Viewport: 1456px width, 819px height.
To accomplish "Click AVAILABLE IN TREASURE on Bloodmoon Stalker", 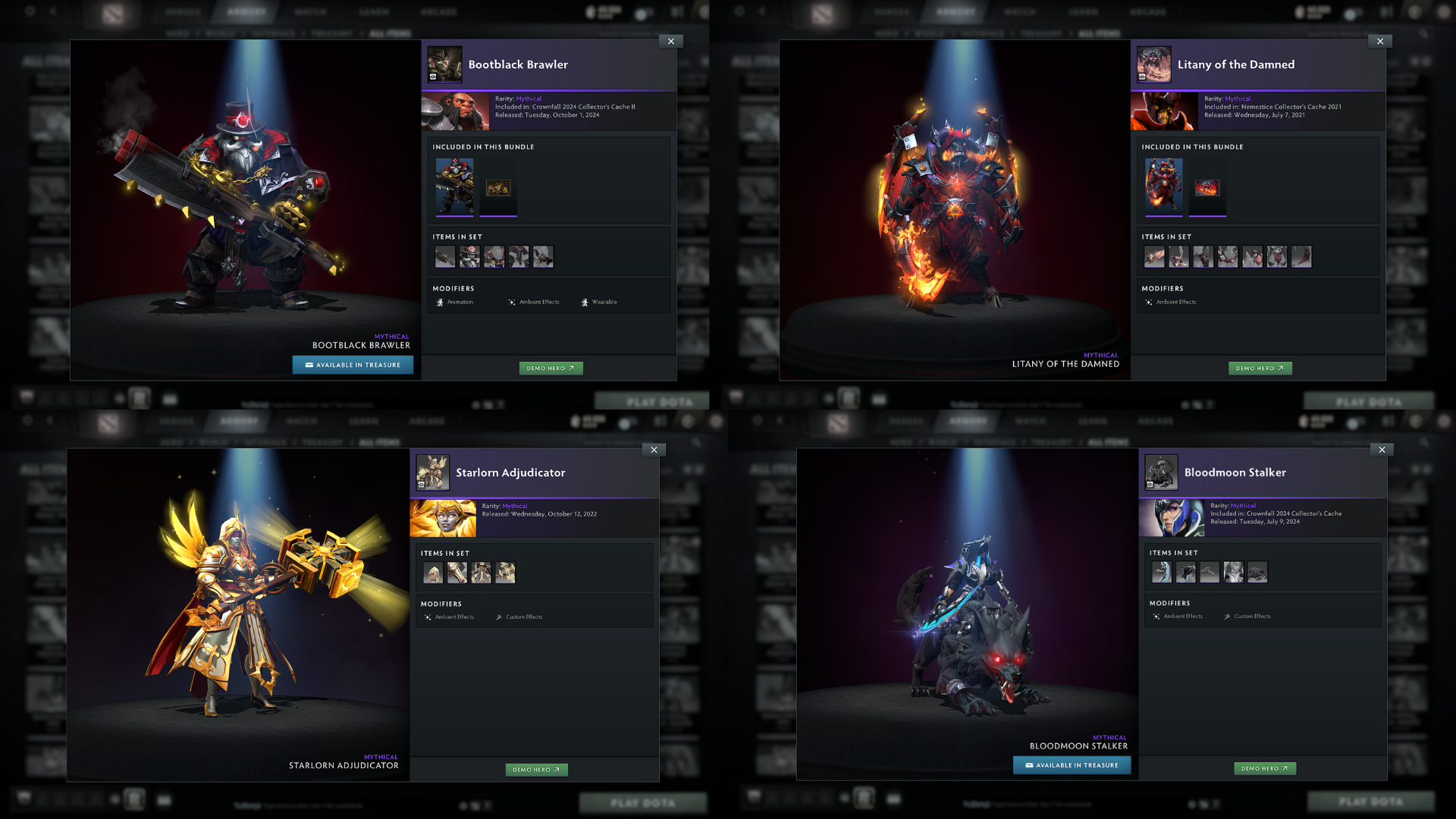I will 1072,765.
